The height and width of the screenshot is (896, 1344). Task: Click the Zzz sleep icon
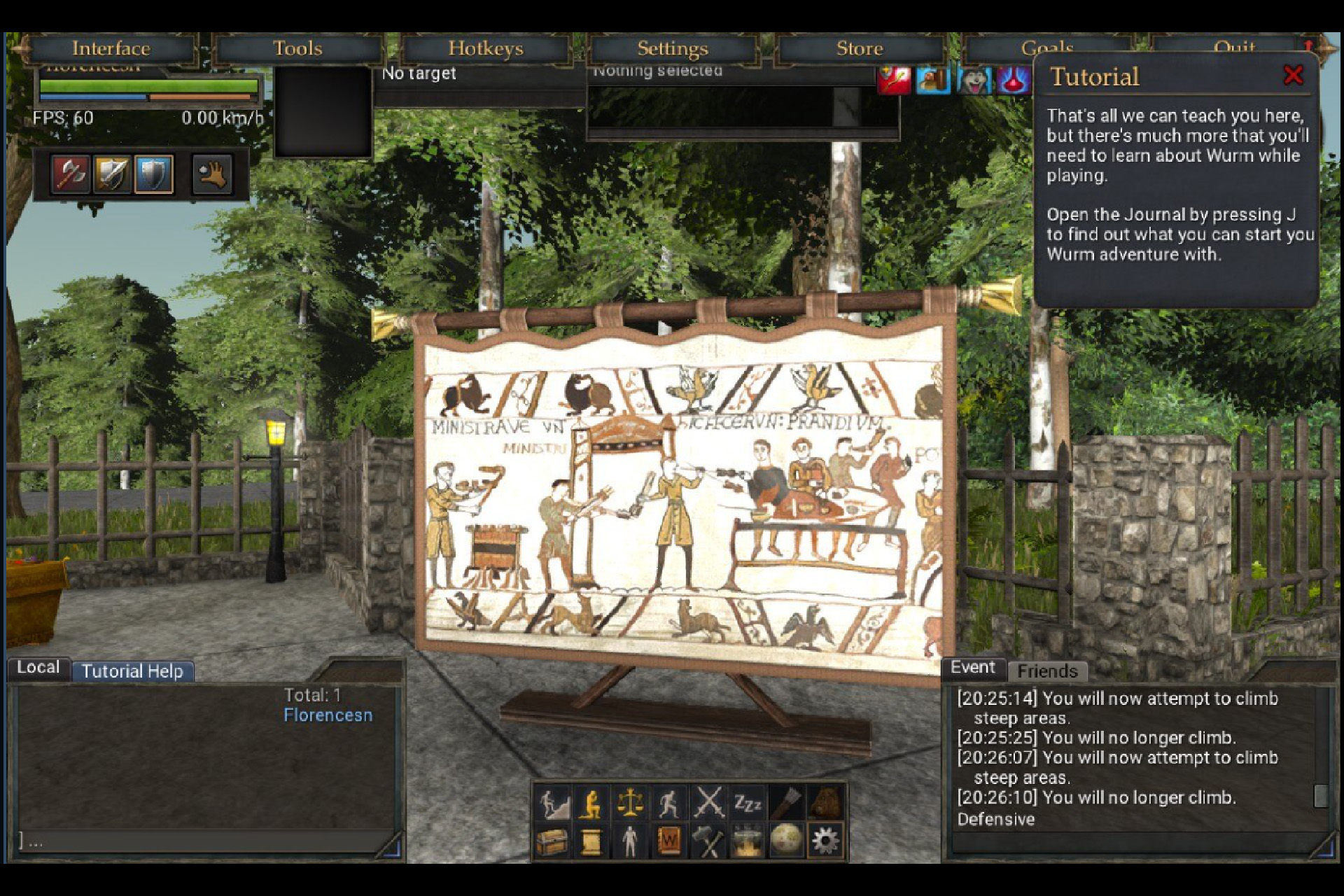tap(747, 804)
